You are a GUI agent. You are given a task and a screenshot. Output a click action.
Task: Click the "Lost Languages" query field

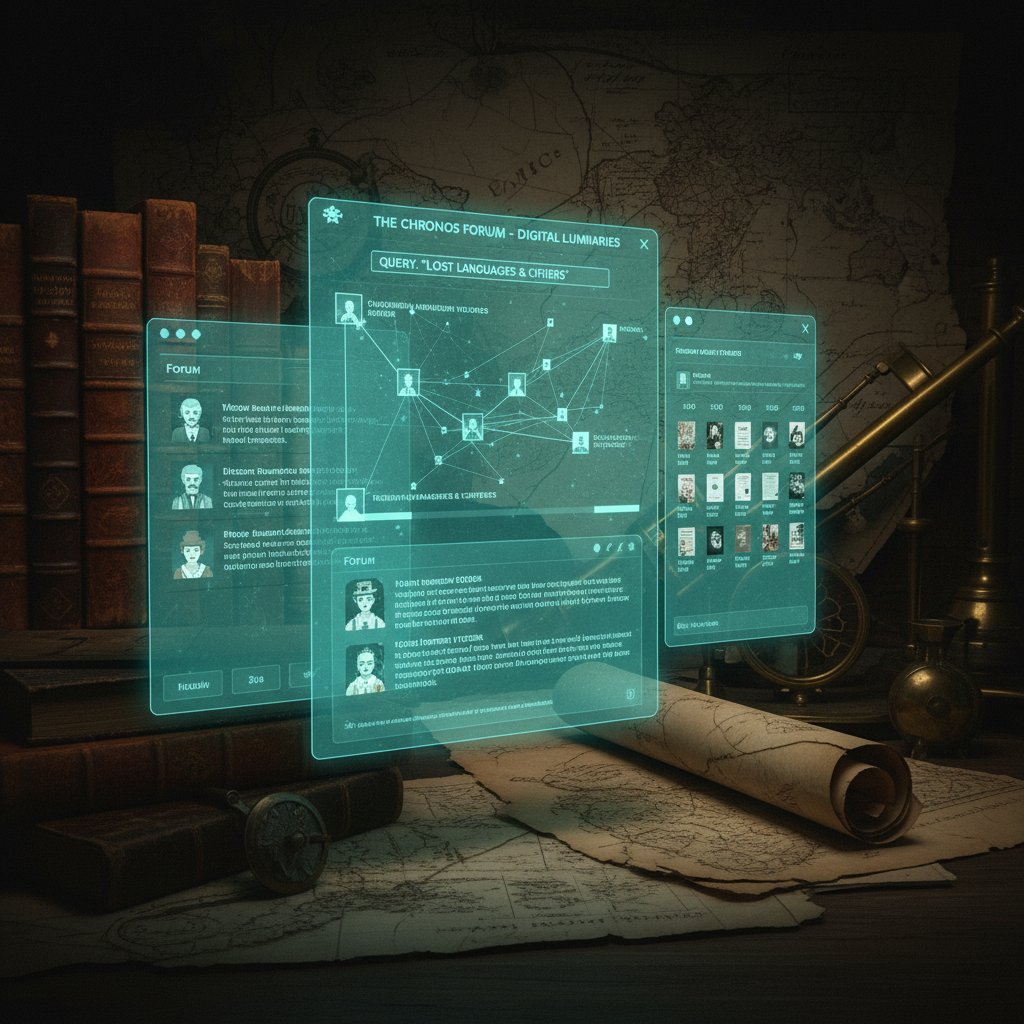490,276
